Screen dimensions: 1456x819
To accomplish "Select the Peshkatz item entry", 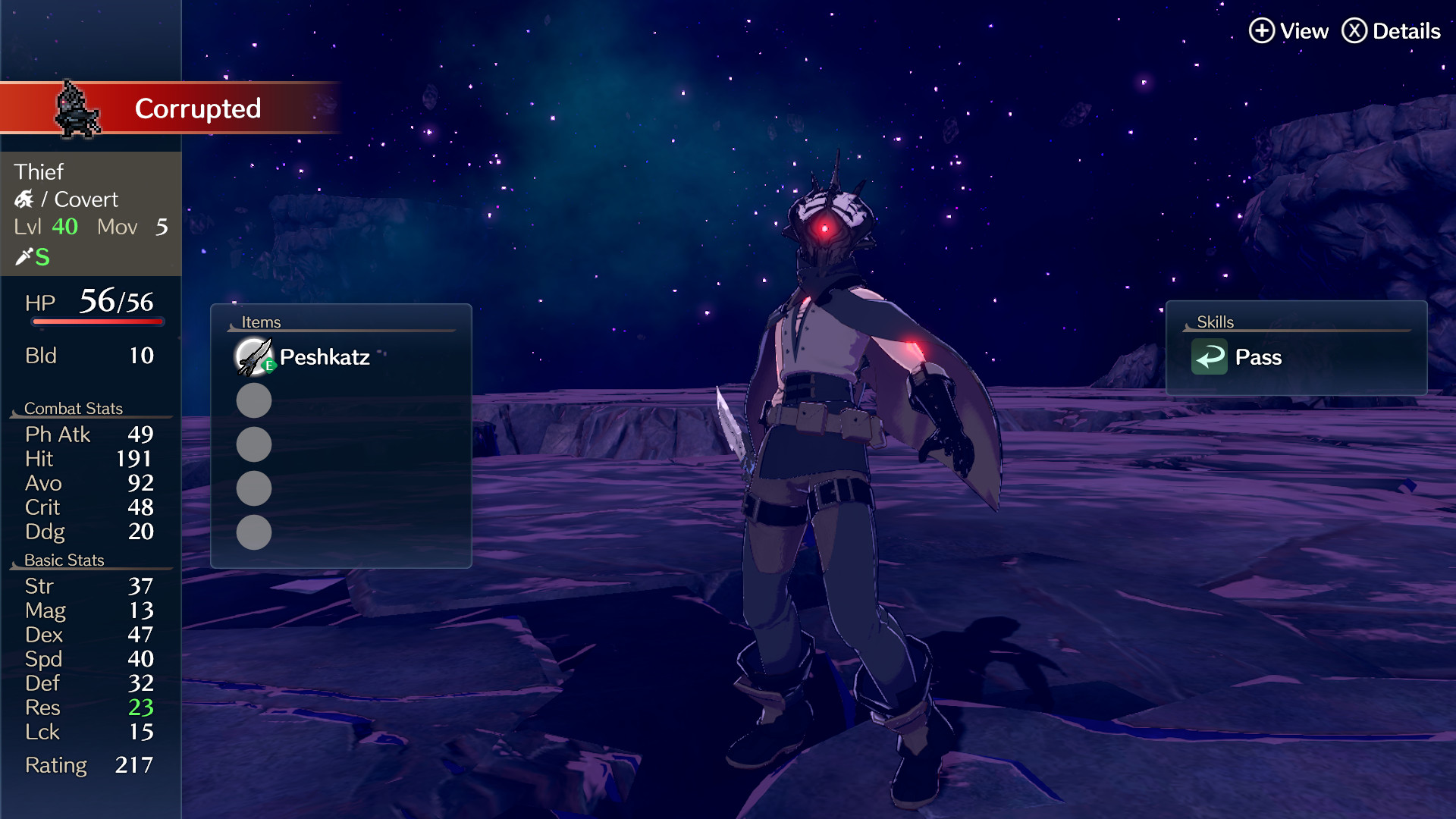I will 325,357.
